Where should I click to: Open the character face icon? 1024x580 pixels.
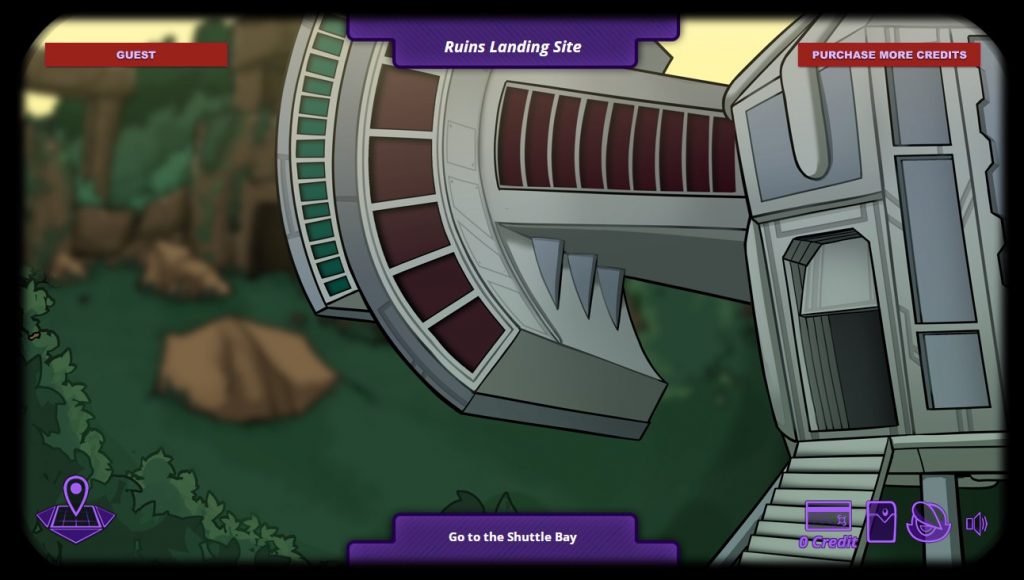pyautogui.click(x=927, y=521)
